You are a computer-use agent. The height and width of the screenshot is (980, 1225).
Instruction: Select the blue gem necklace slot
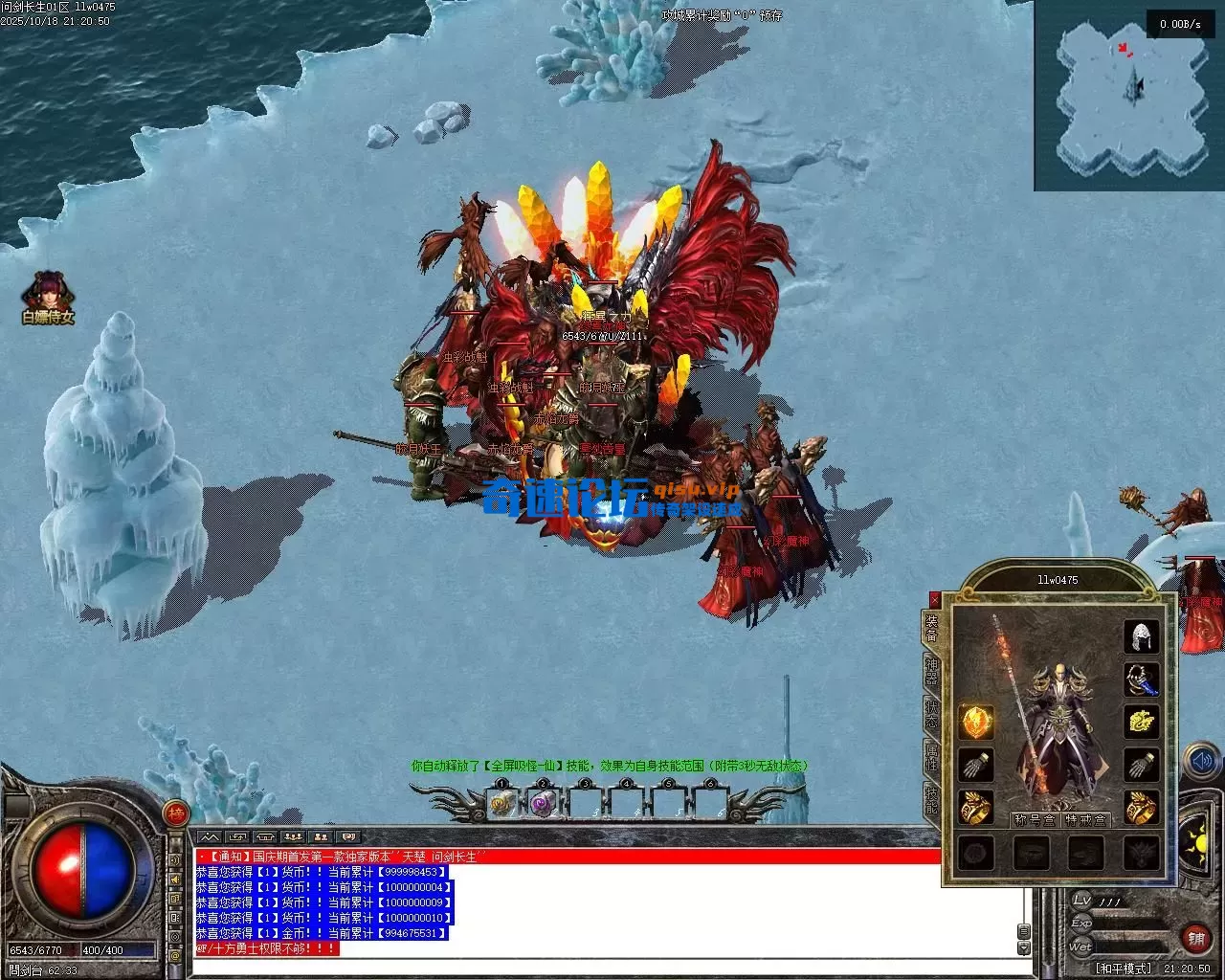1141,679
